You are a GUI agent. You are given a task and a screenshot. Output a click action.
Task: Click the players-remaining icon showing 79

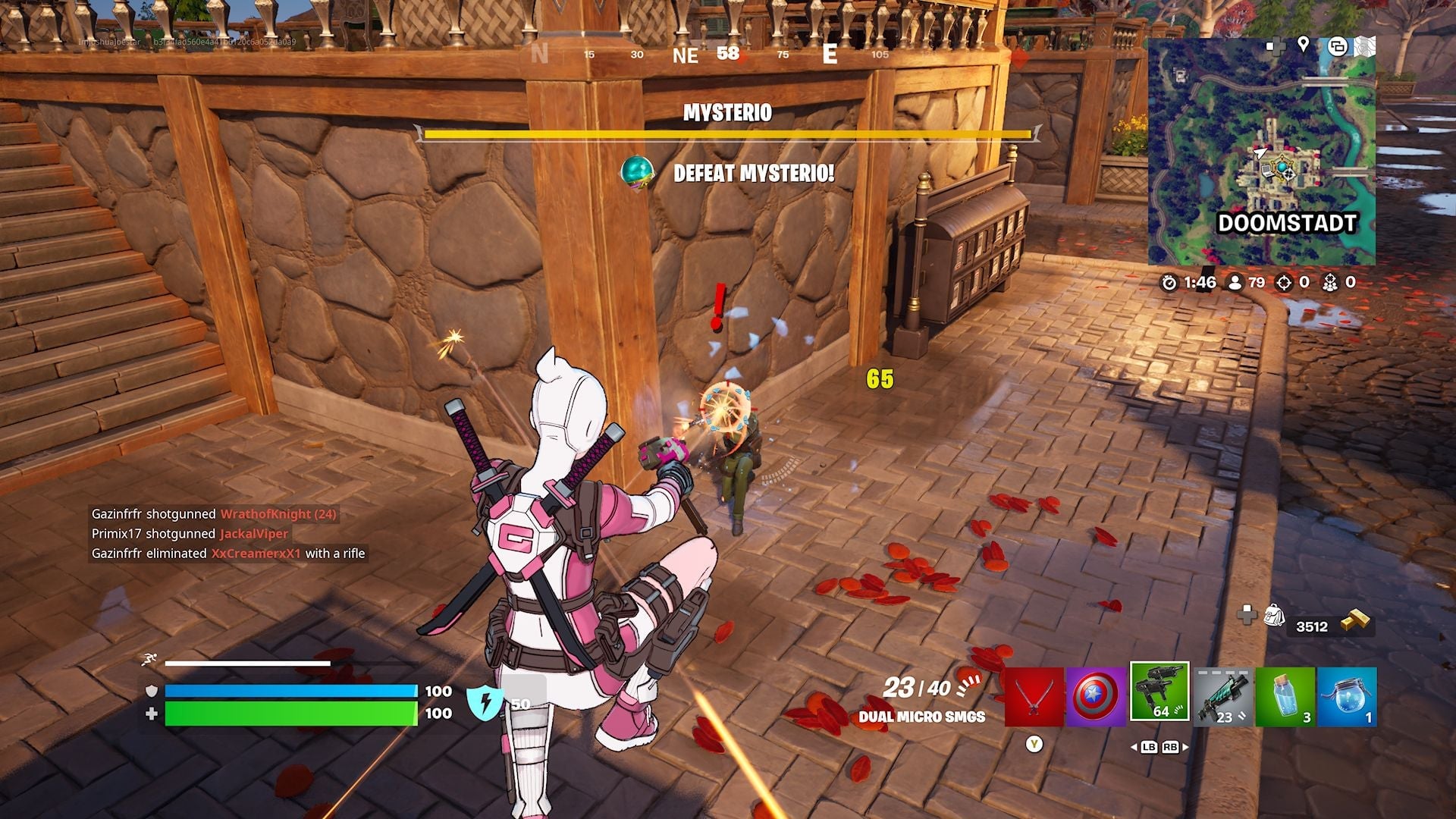coord(1235,283)
